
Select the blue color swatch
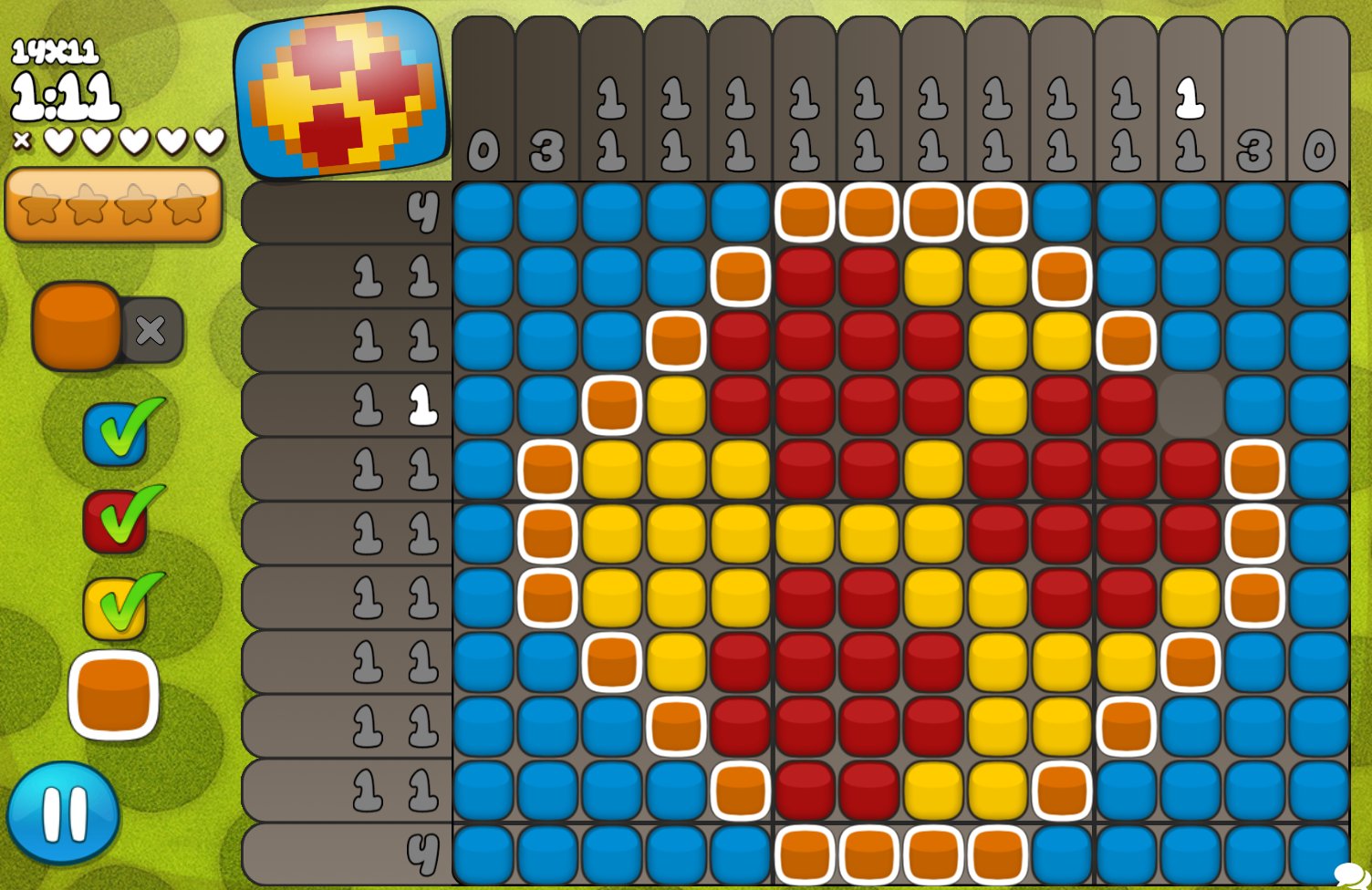click(116, 434)
